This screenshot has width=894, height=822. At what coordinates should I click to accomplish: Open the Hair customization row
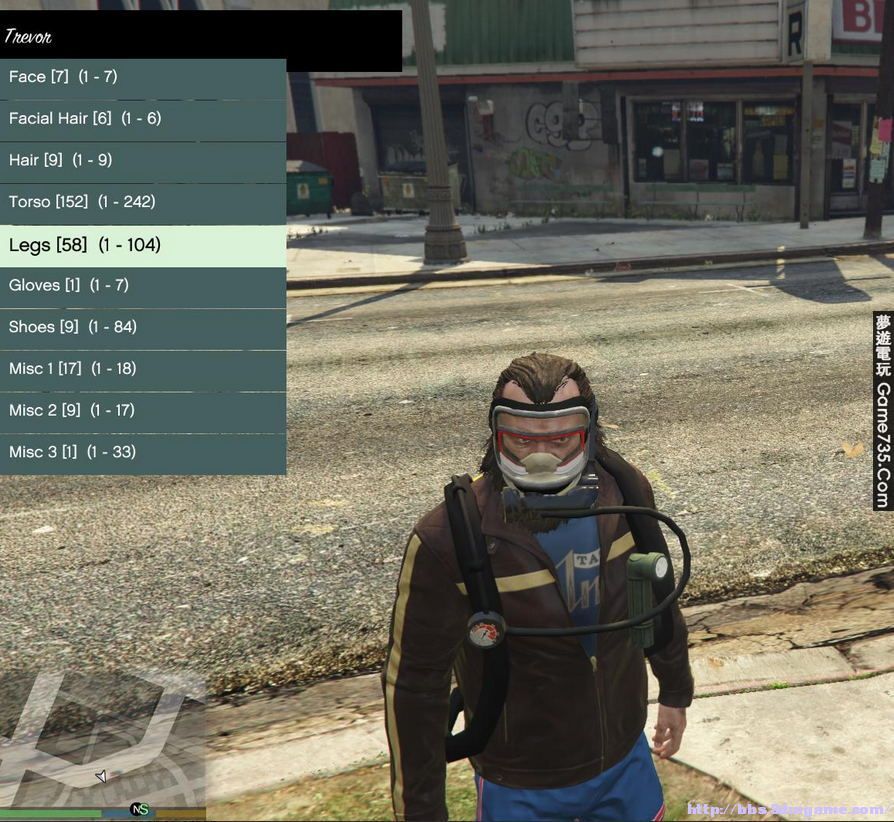point(143,160)
